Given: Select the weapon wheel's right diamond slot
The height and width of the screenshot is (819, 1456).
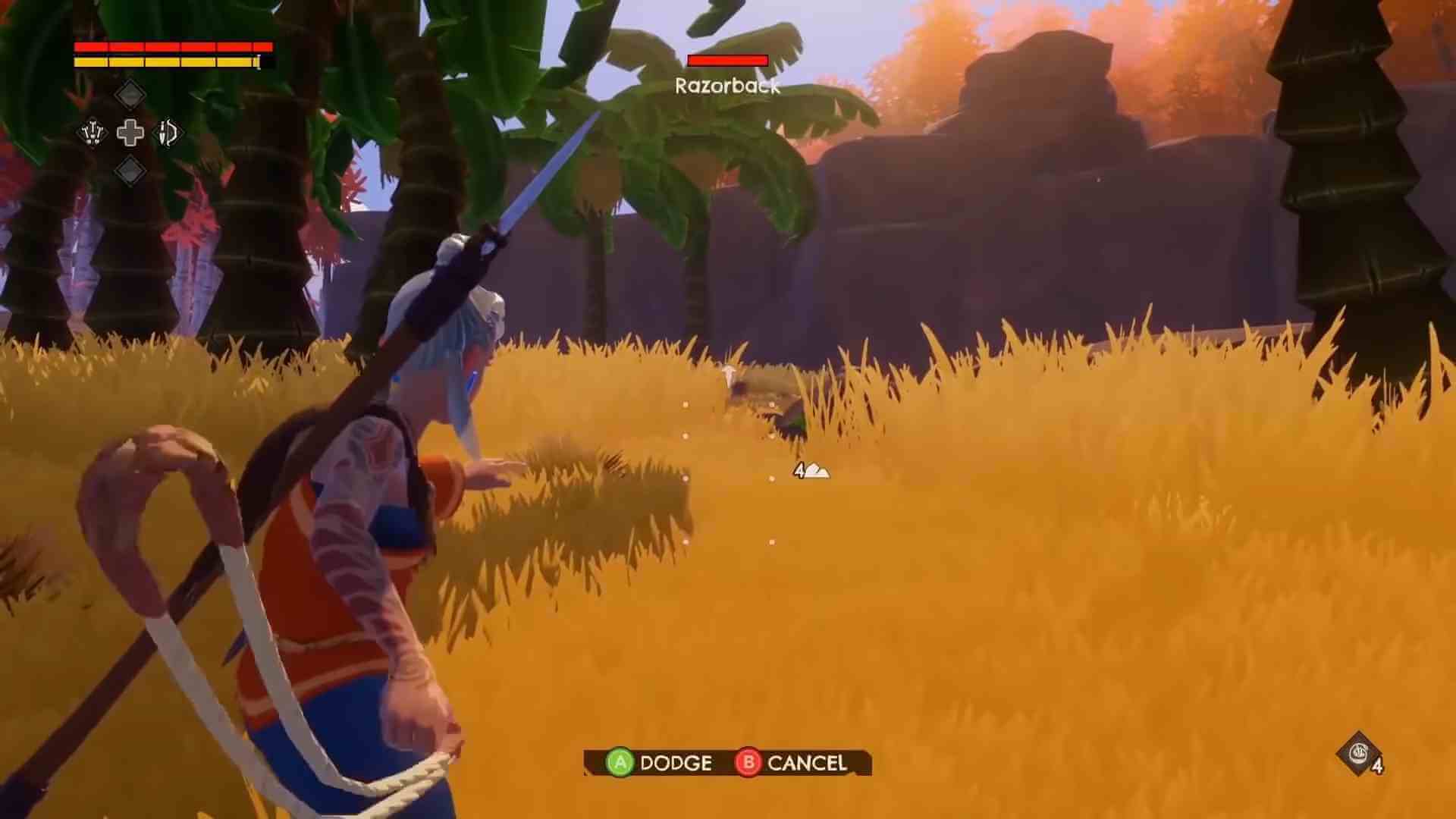Looking at the screenshot, I should pos(169,133).
